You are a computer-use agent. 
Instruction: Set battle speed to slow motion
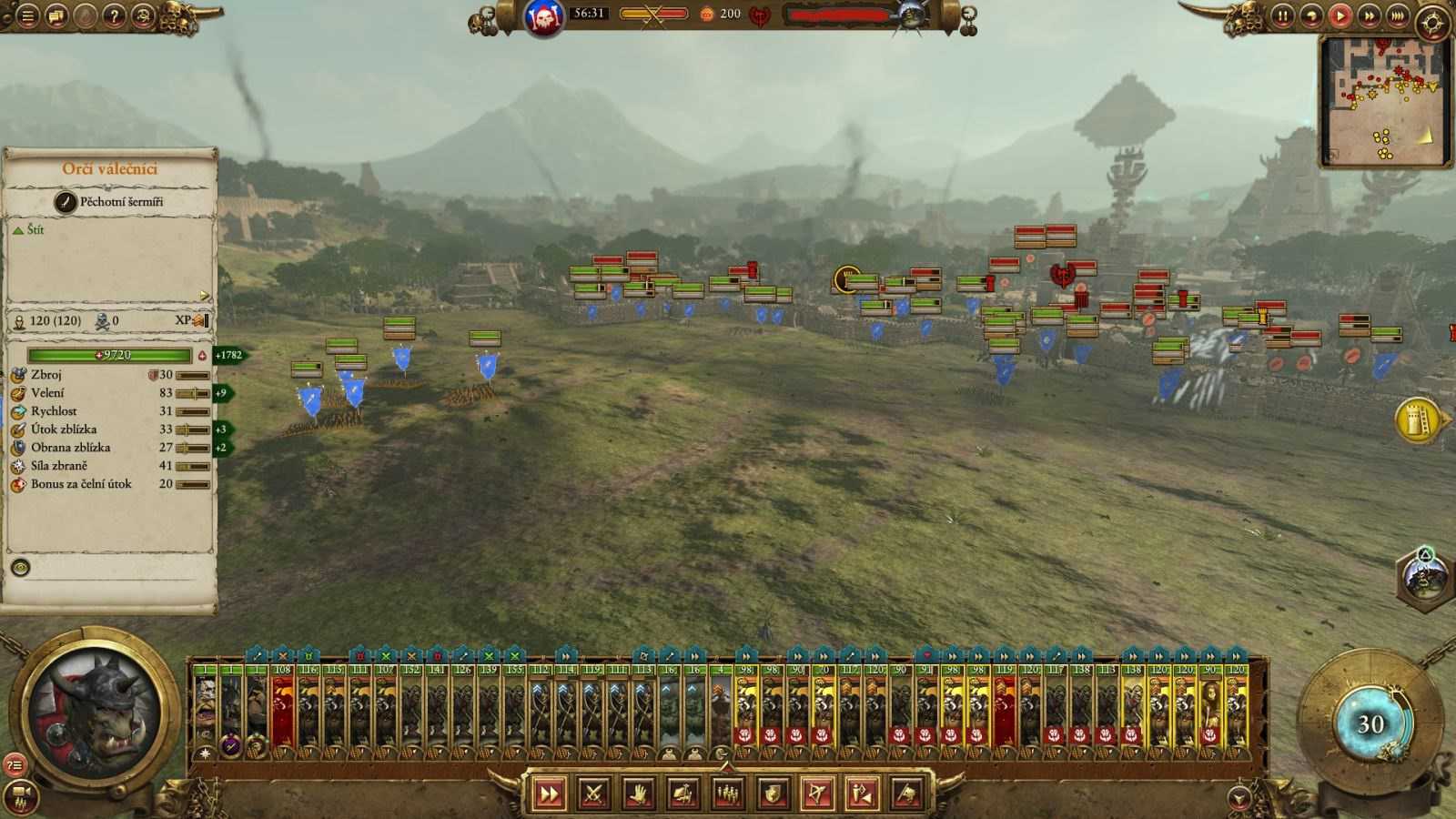click(x=1310, y=15)
